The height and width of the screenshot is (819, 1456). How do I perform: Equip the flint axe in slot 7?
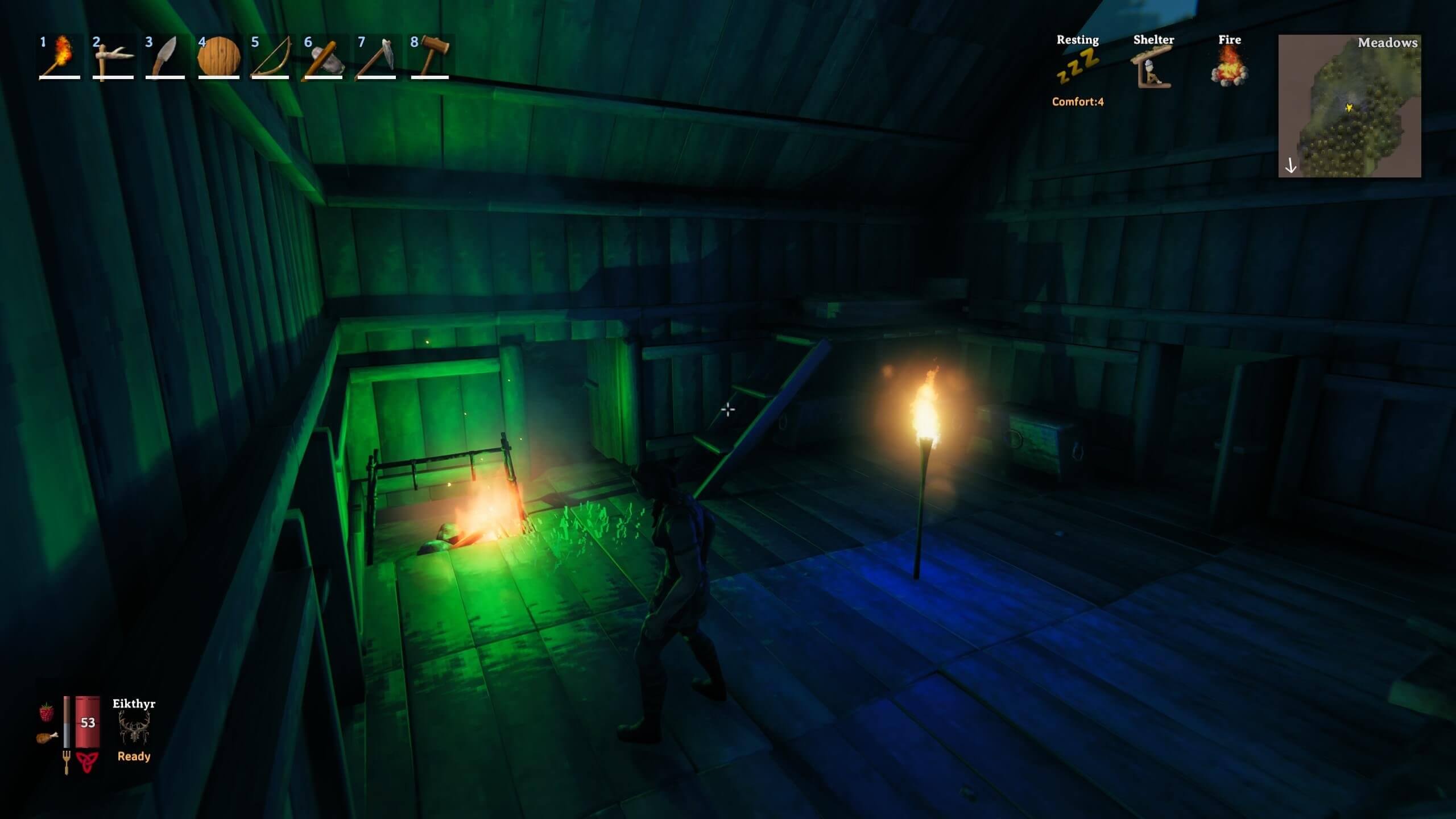(377, 57)
